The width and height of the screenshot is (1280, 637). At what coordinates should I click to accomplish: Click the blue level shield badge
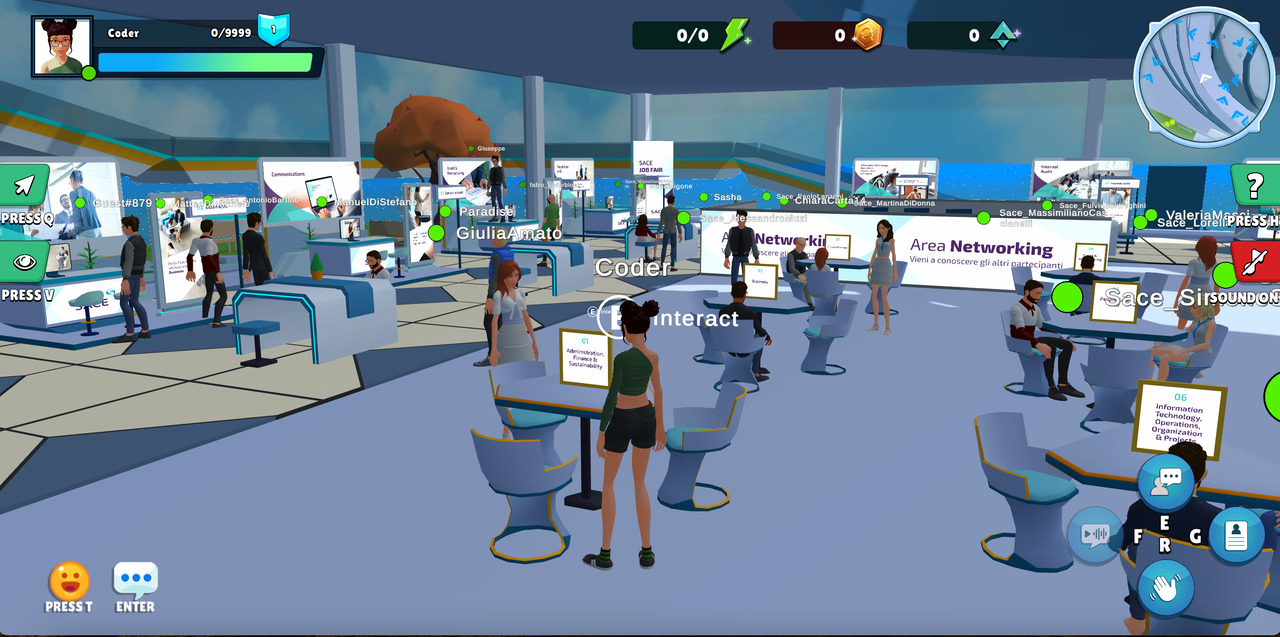(273, 29)
